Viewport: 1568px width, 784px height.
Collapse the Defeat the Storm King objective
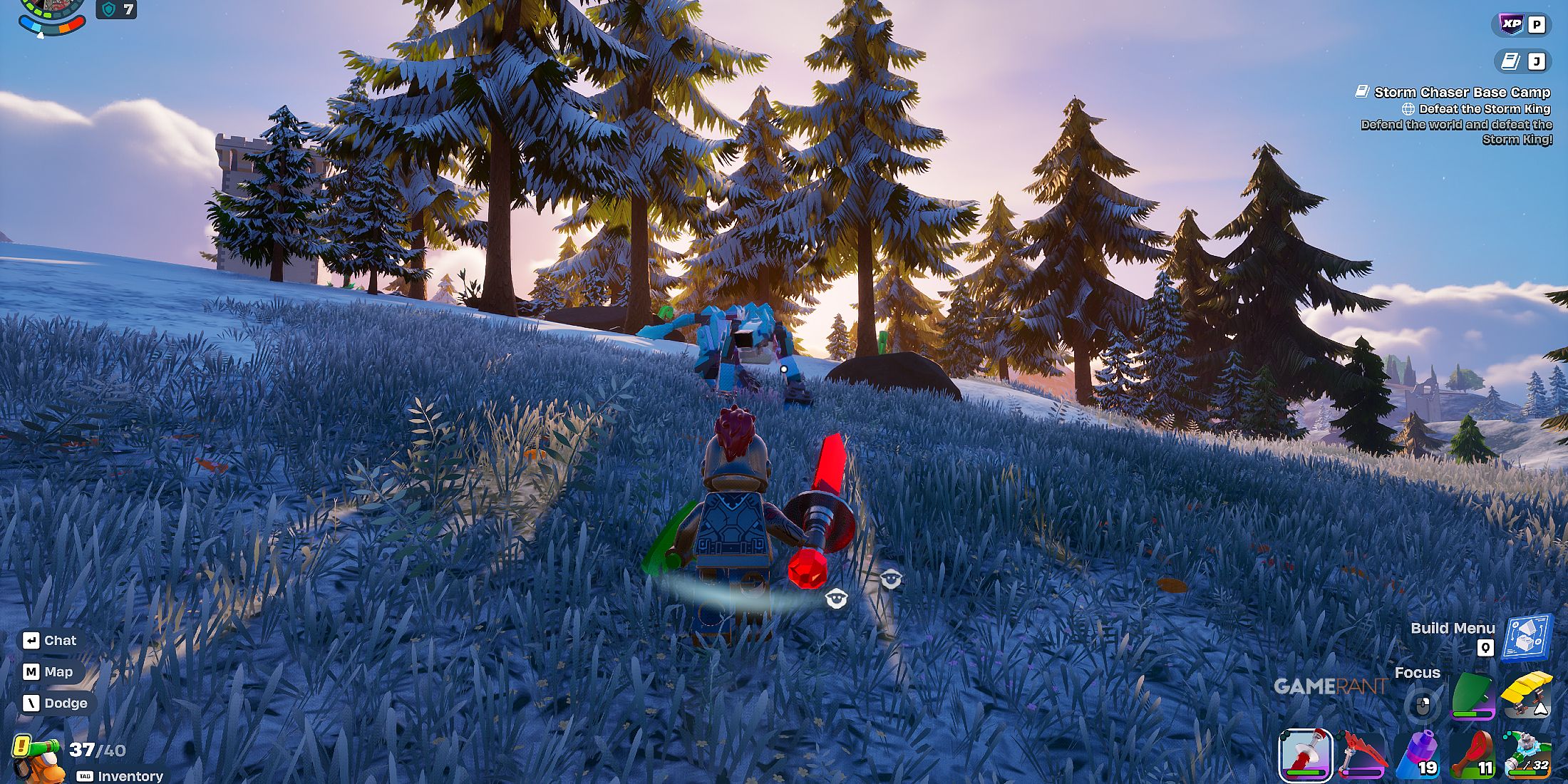1481,109
